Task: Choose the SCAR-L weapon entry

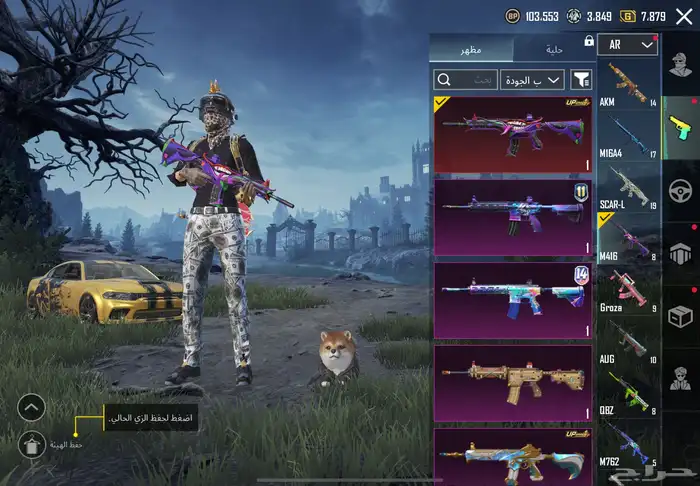Action: point(628,188)
